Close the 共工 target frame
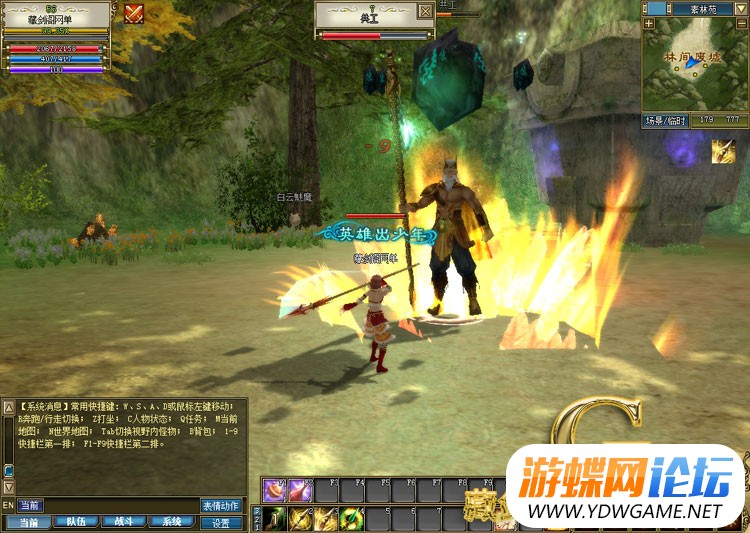This screenshot has height=533, width=750. point(426,11)
